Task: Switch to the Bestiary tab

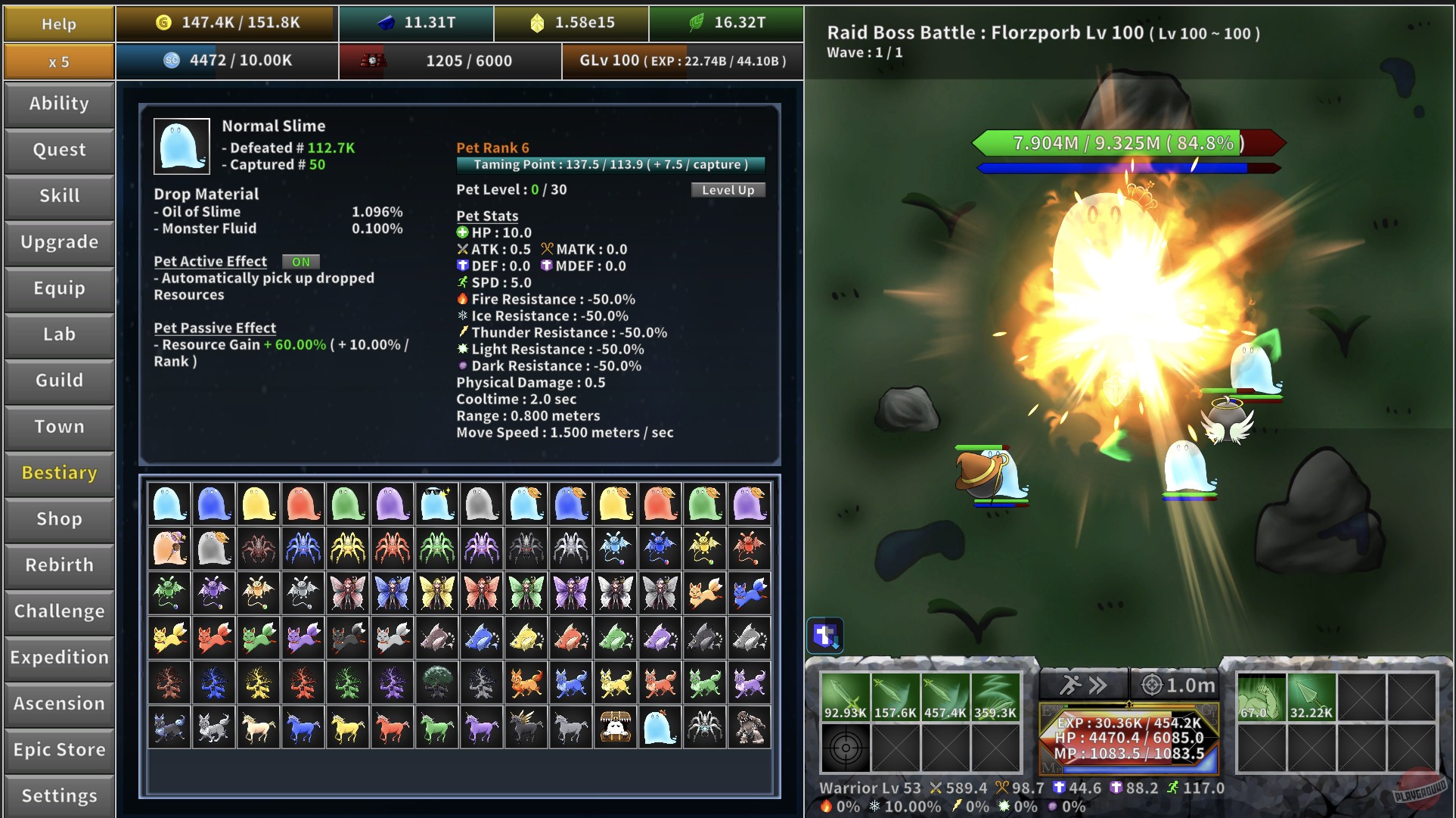Action: pyautogui.click(x=58, y=473)
